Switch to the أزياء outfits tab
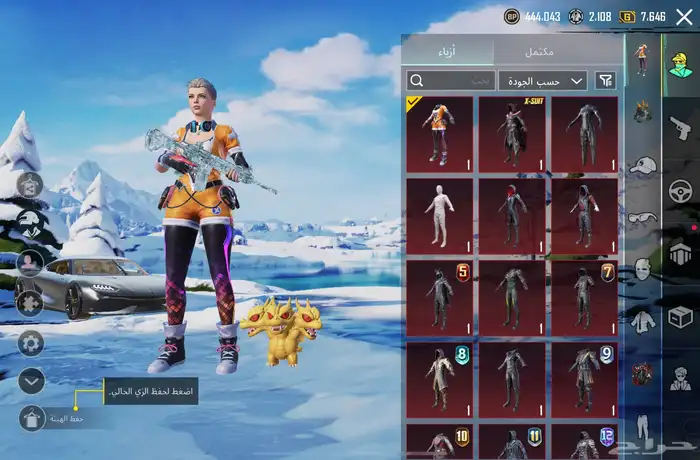This screenshot has width=700, height=460. [446, 51]
